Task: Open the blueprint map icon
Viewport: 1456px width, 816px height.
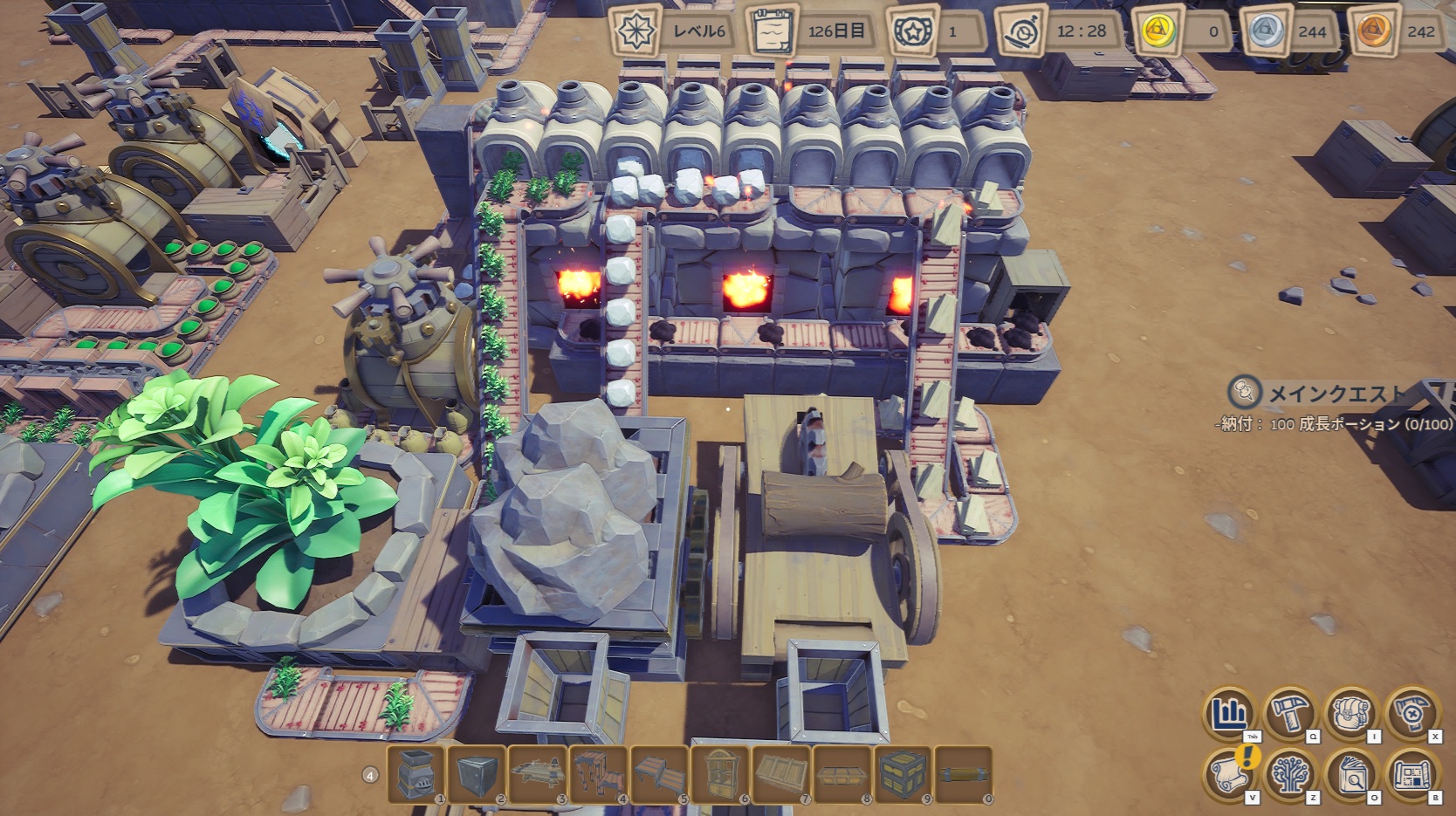Action: click(1411, 774)
